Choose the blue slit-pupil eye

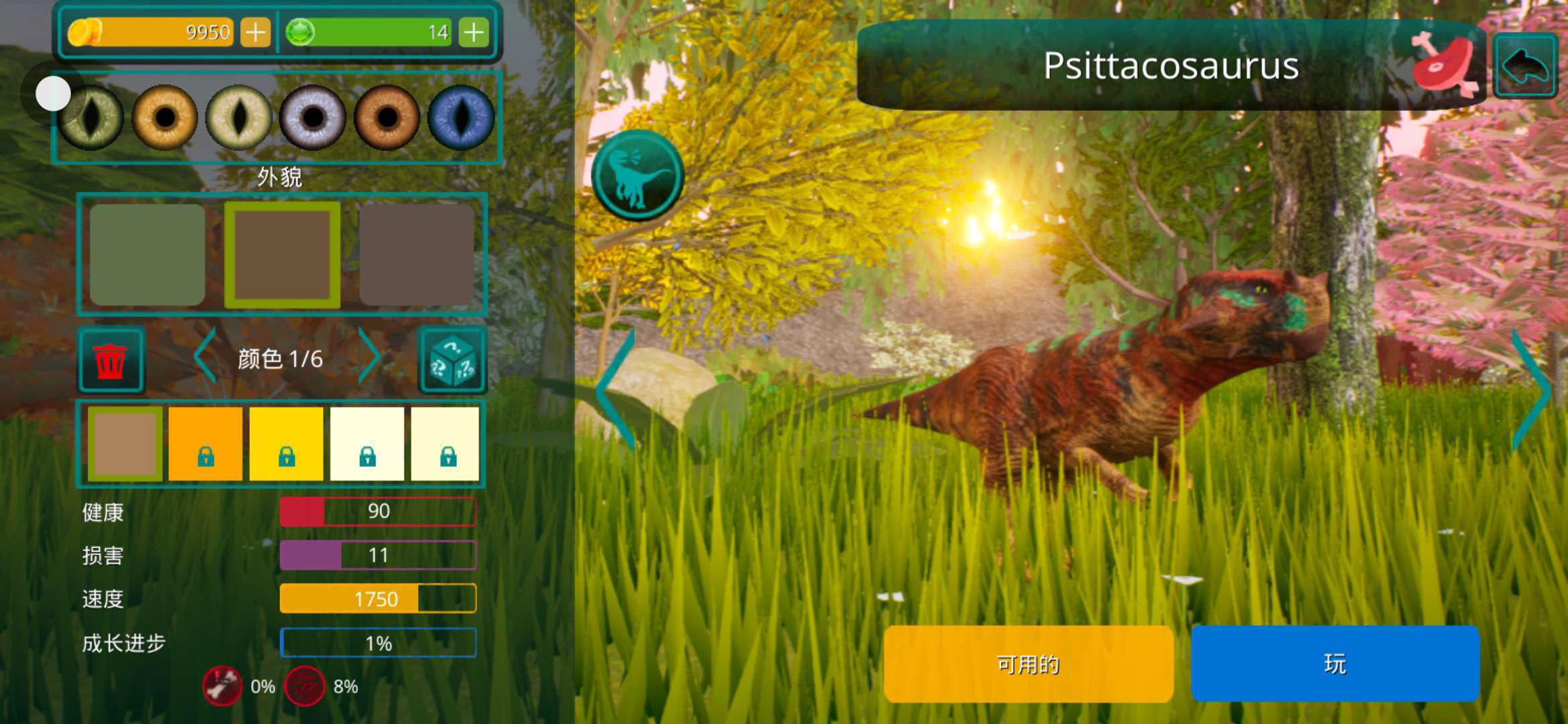(x=461, y=118)
